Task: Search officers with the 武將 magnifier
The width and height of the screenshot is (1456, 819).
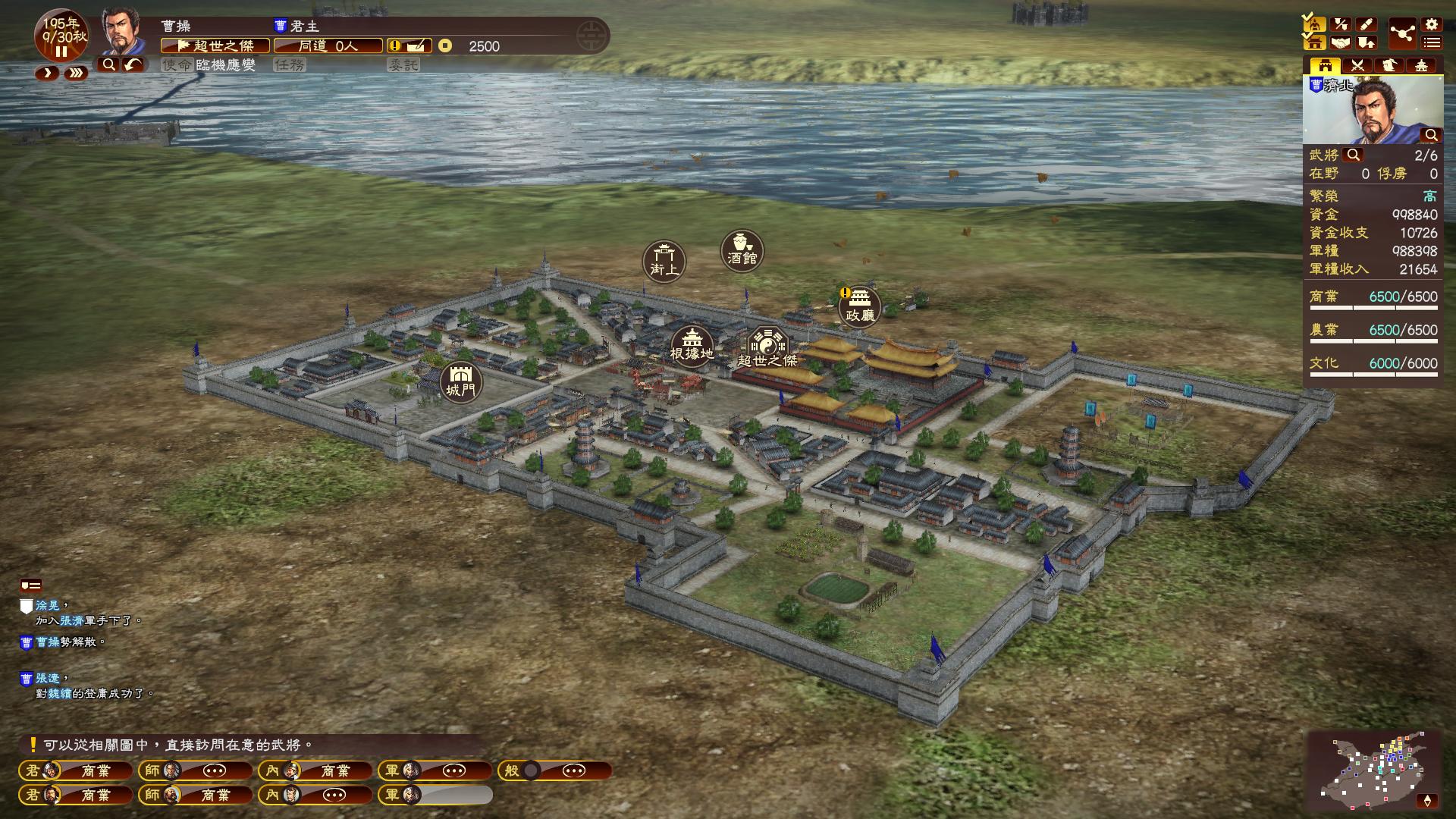Action: tap(1353, 155)
